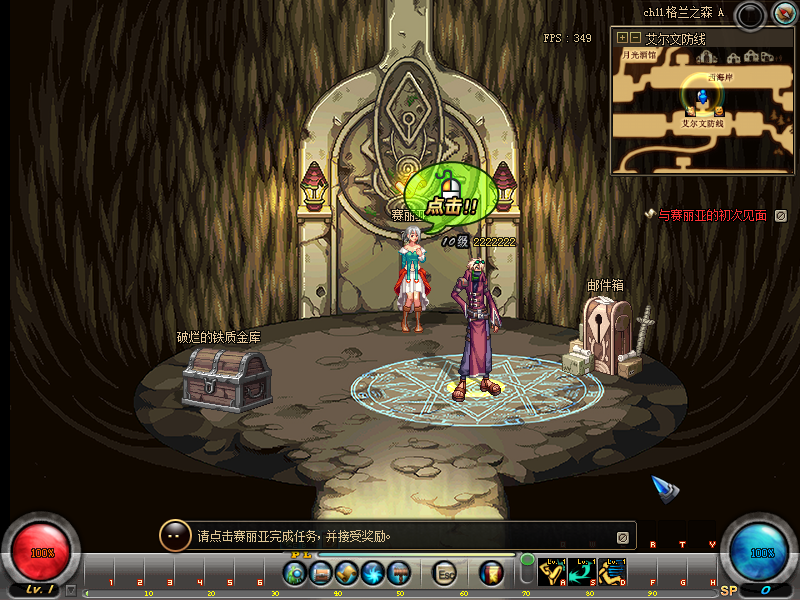Open the quest scroll icon

pos(347,574)
